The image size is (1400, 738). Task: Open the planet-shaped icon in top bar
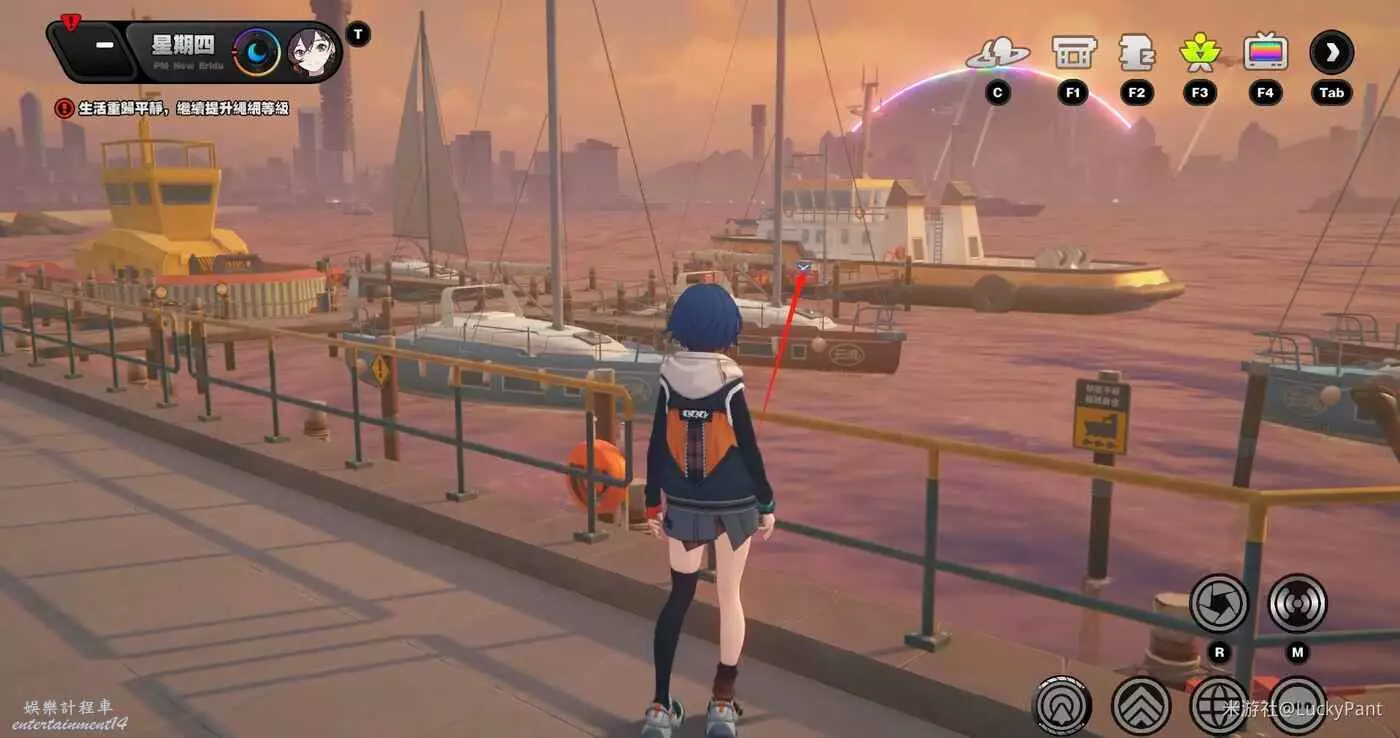[x=997, y=54]
